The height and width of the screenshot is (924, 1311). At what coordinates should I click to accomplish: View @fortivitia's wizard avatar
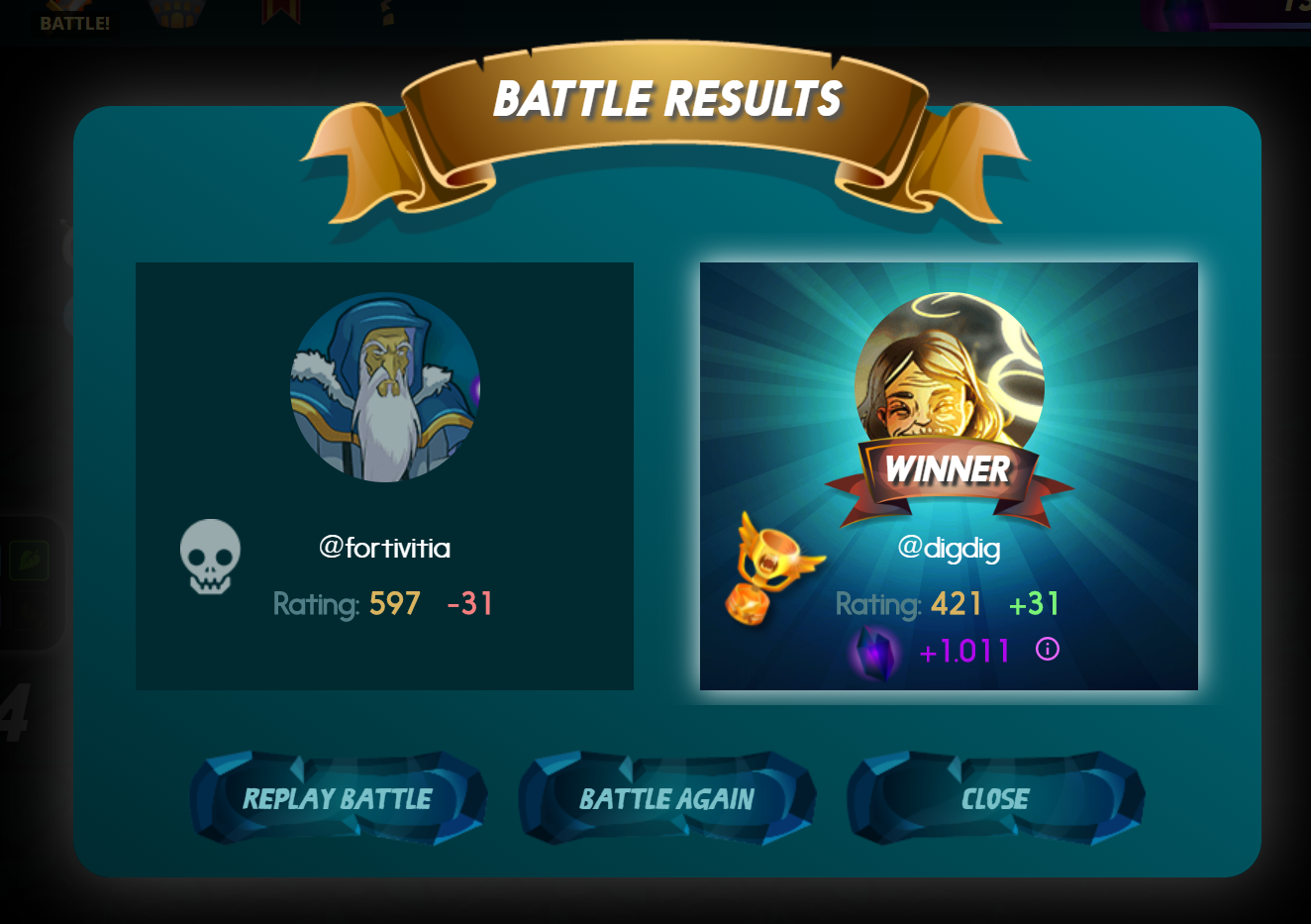click(x=384, y=387)
